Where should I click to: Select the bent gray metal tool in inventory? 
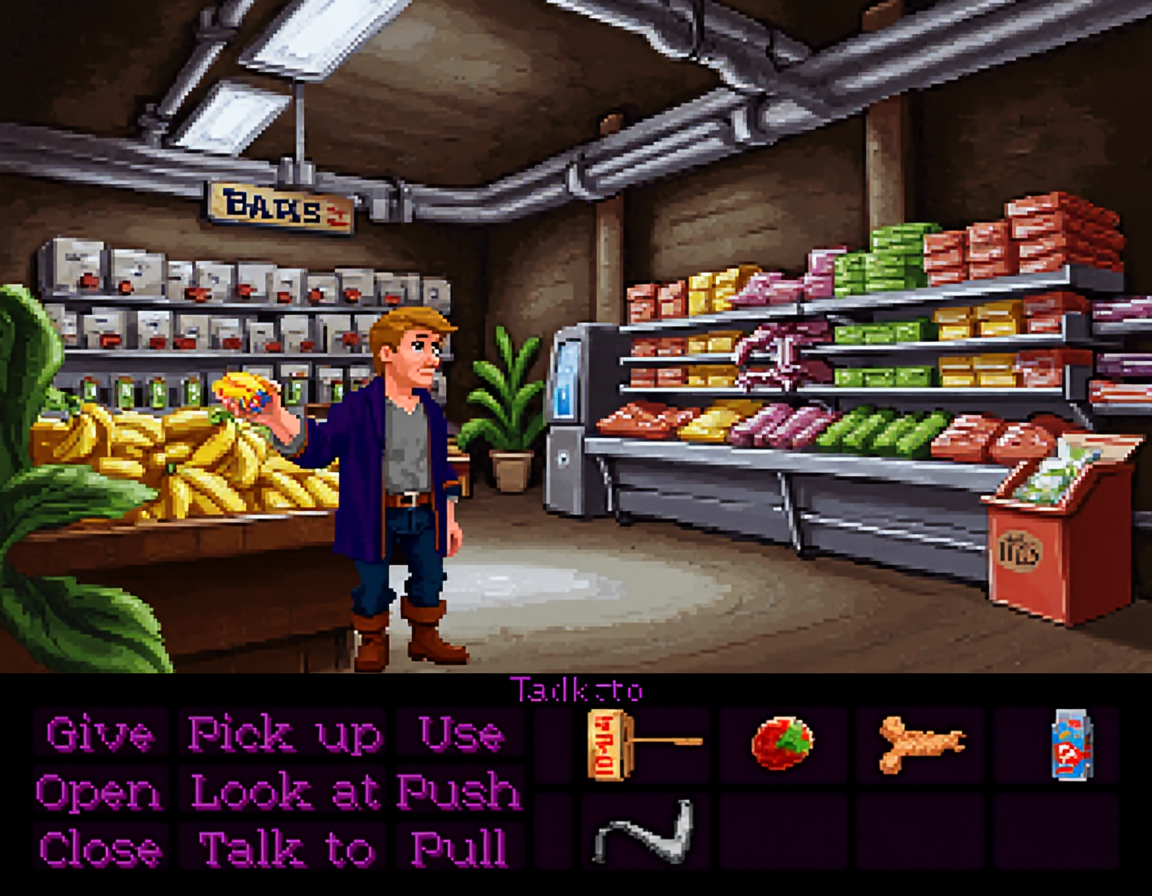click(643, 832)
